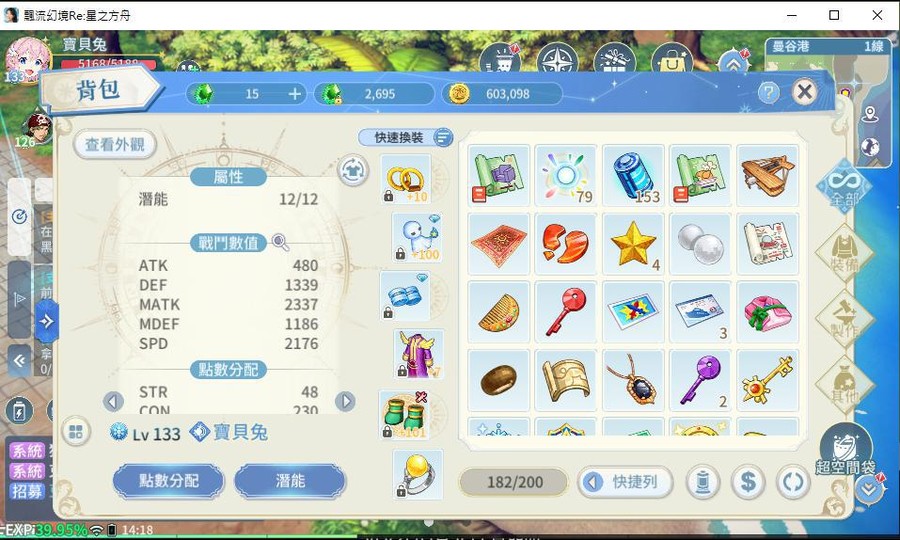Select the blue battery item stack
Image resolution: width=900 pixels, height=540 pixels.
(633, 175)
